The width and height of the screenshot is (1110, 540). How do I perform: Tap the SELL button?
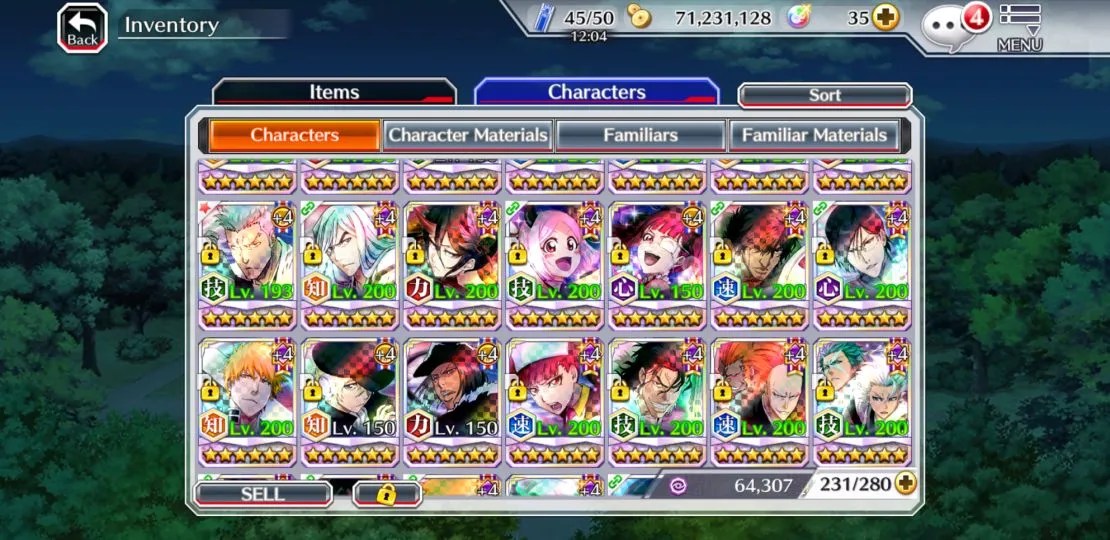tap(262, 494)
